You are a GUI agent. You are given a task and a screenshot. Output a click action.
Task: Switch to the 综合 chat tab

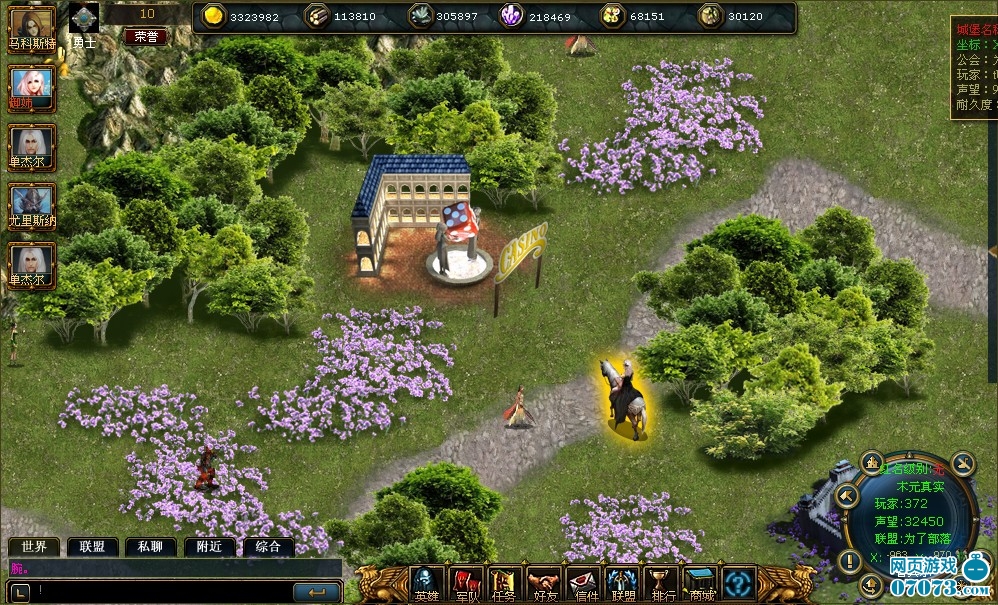[267, 547]
